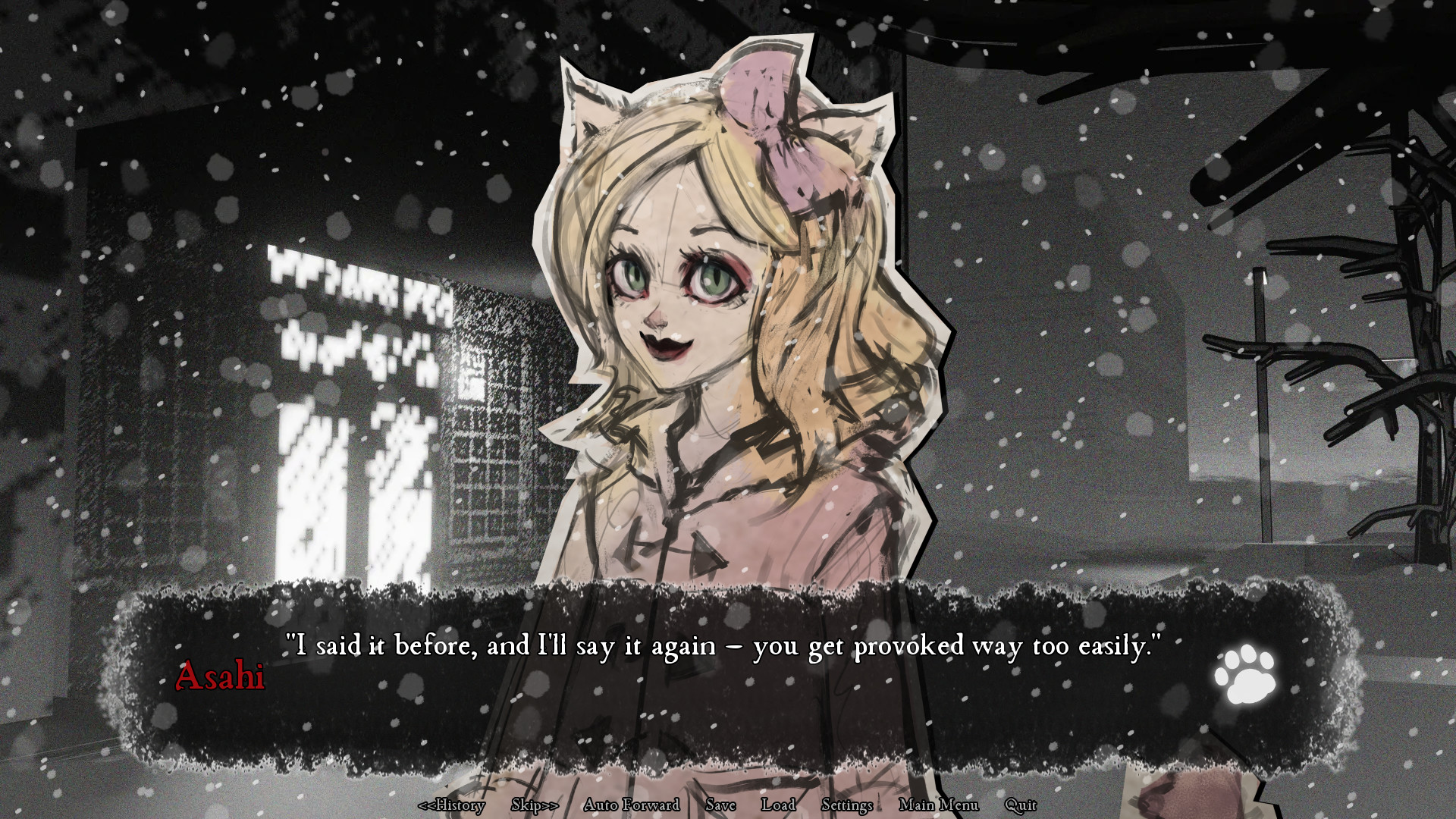The width and height of the screenshot is (1456, 819).
Task: Open the Settings screen
Action: [847, 805]
